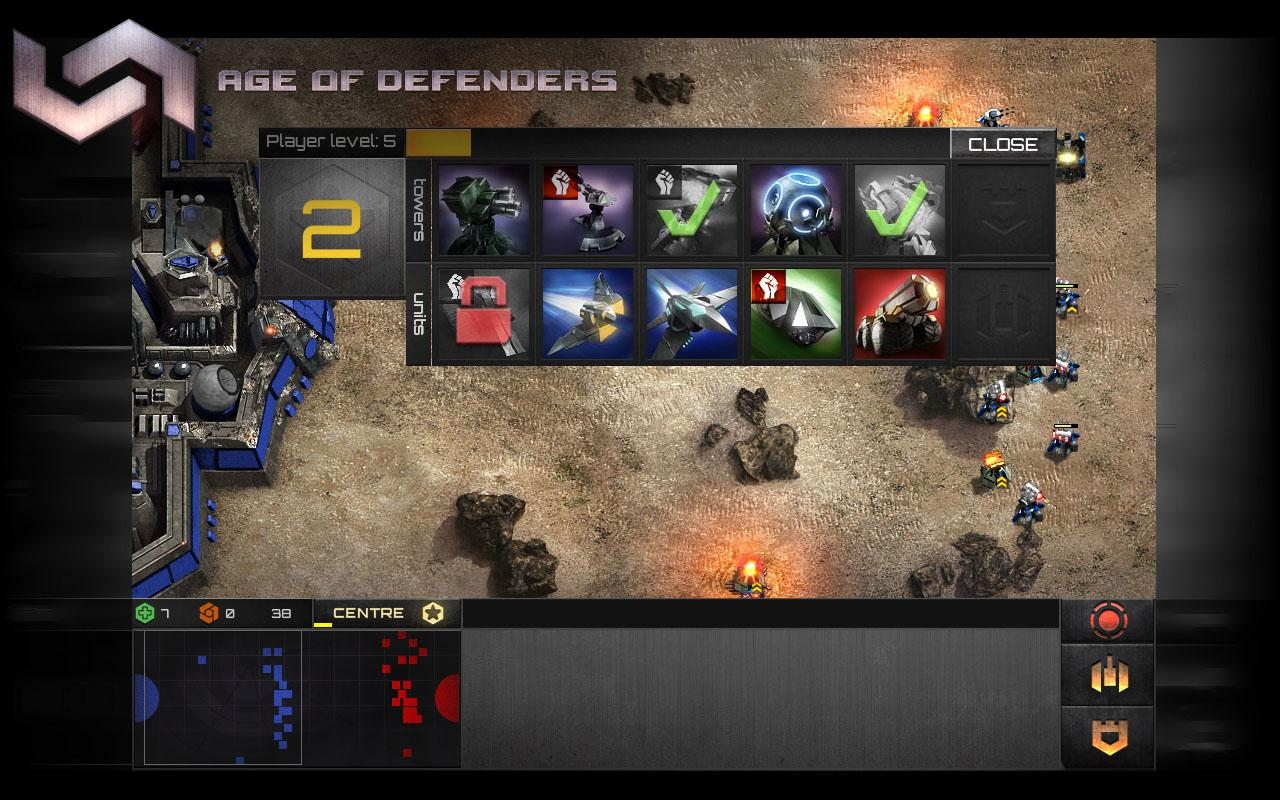Select the yellow striped fighter jet unit

click(x=587, y=312)
